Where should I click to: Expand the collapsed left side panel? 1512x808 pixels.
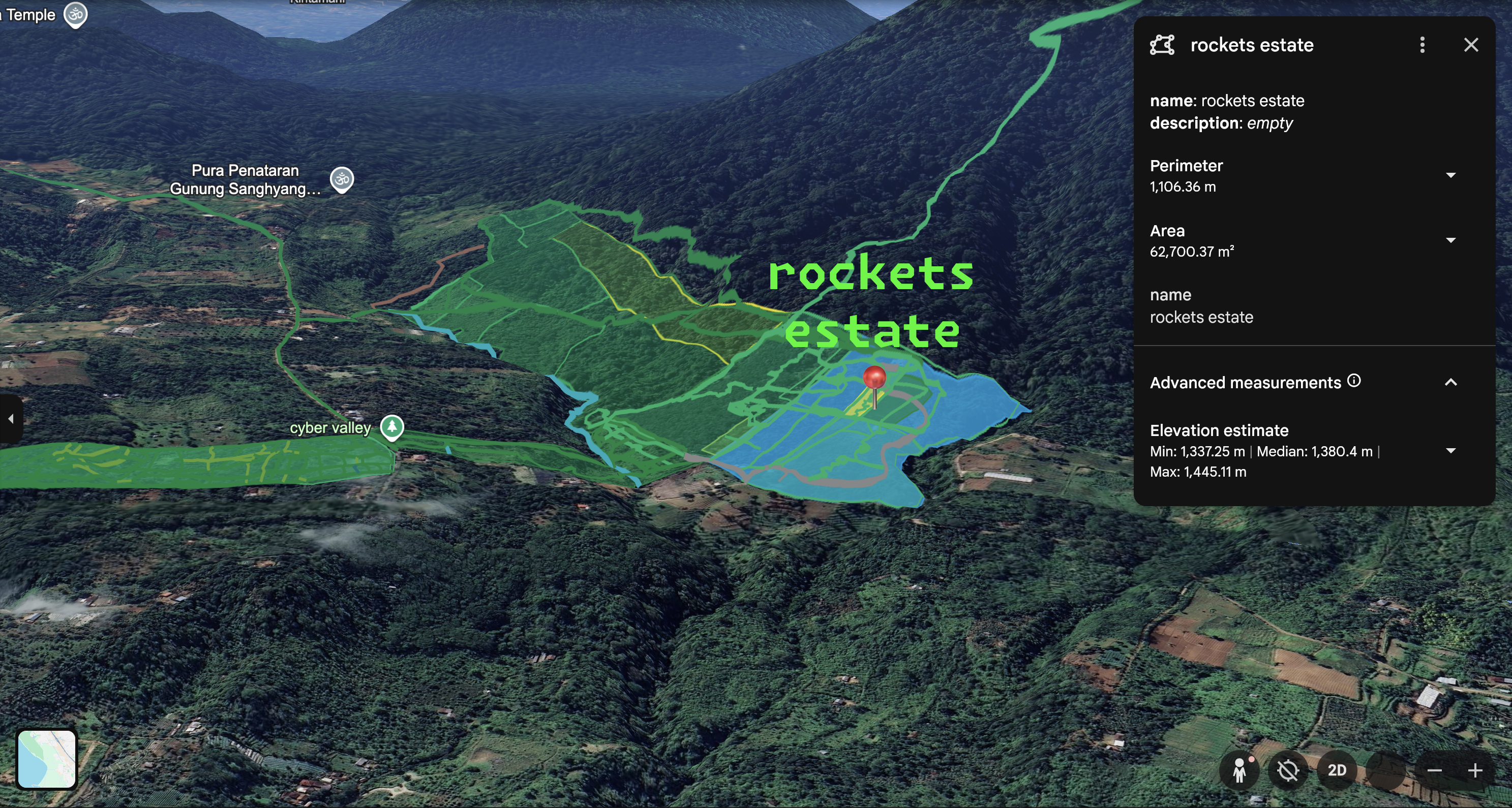[x=11, y=418]
